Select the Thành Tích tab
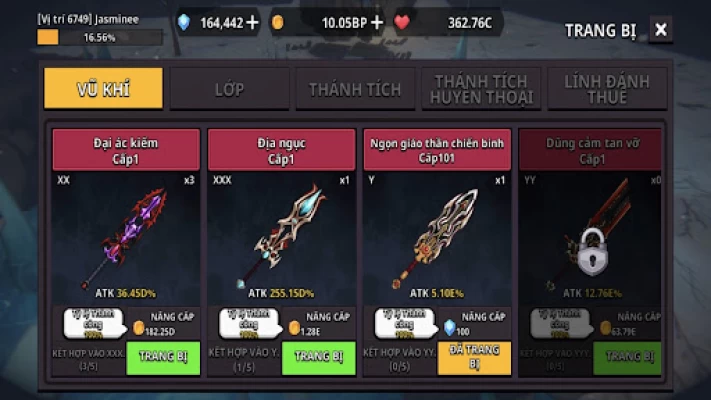The image size is (711, 400). click(x=355, y=89)
